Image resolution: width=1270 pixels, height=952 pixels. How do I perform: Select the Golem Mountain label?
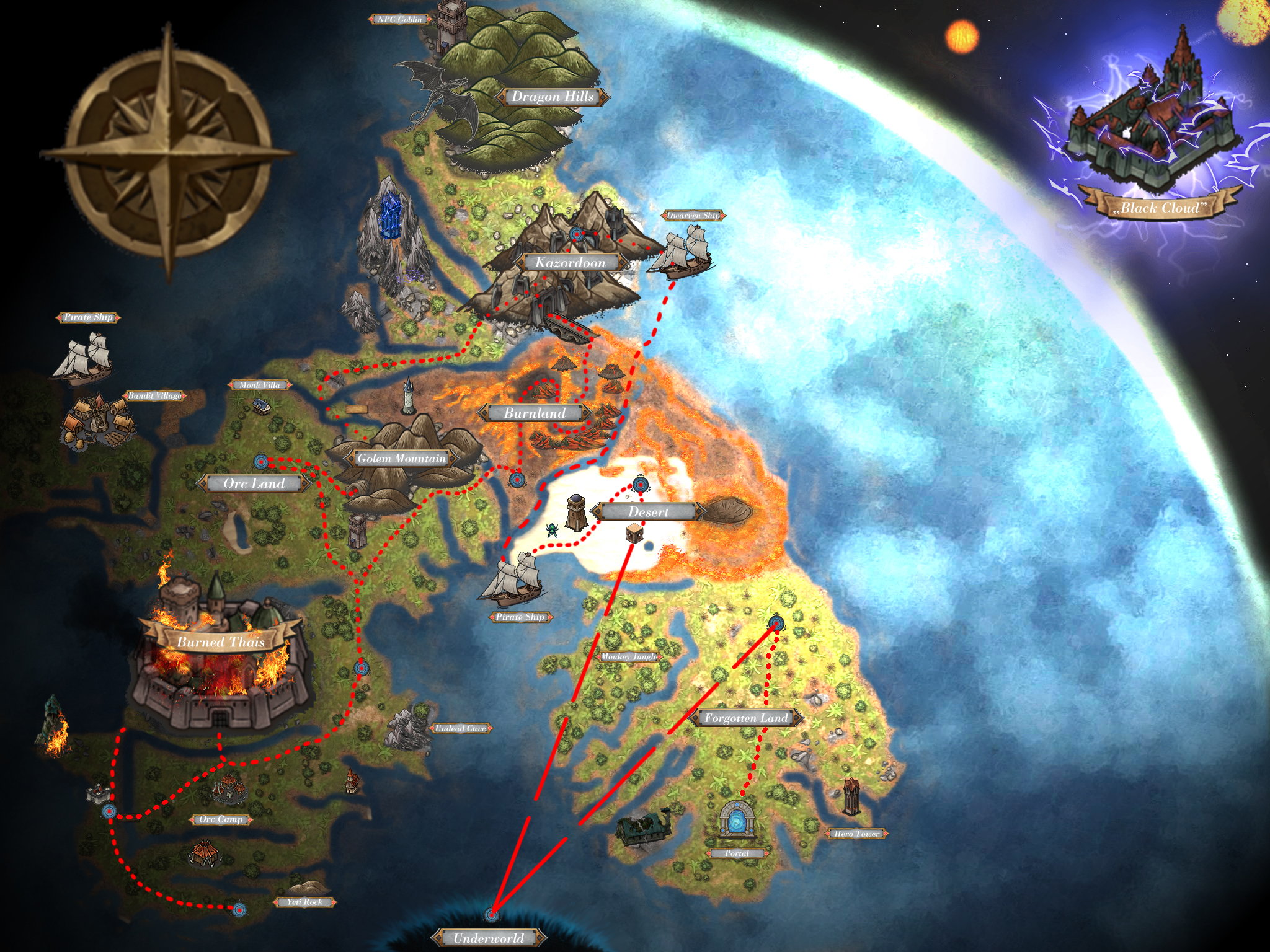click(401, 459)
